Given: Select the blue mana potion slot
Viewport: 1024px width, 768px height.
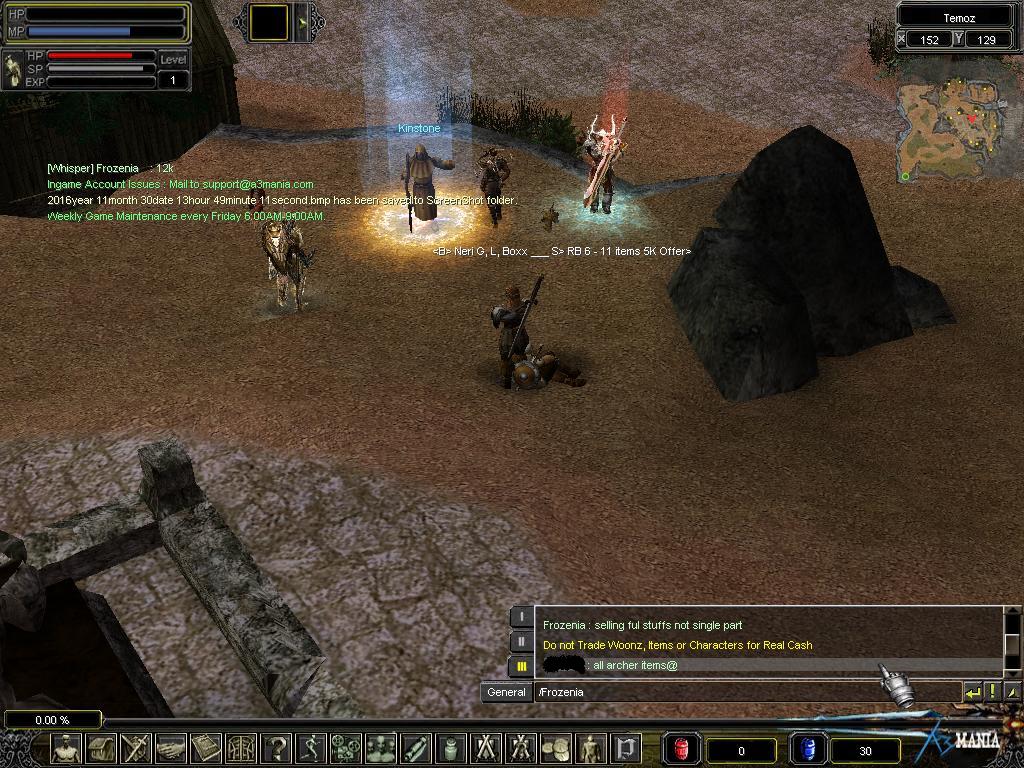Looking at the screenshot, I should [x=807, y=749].
